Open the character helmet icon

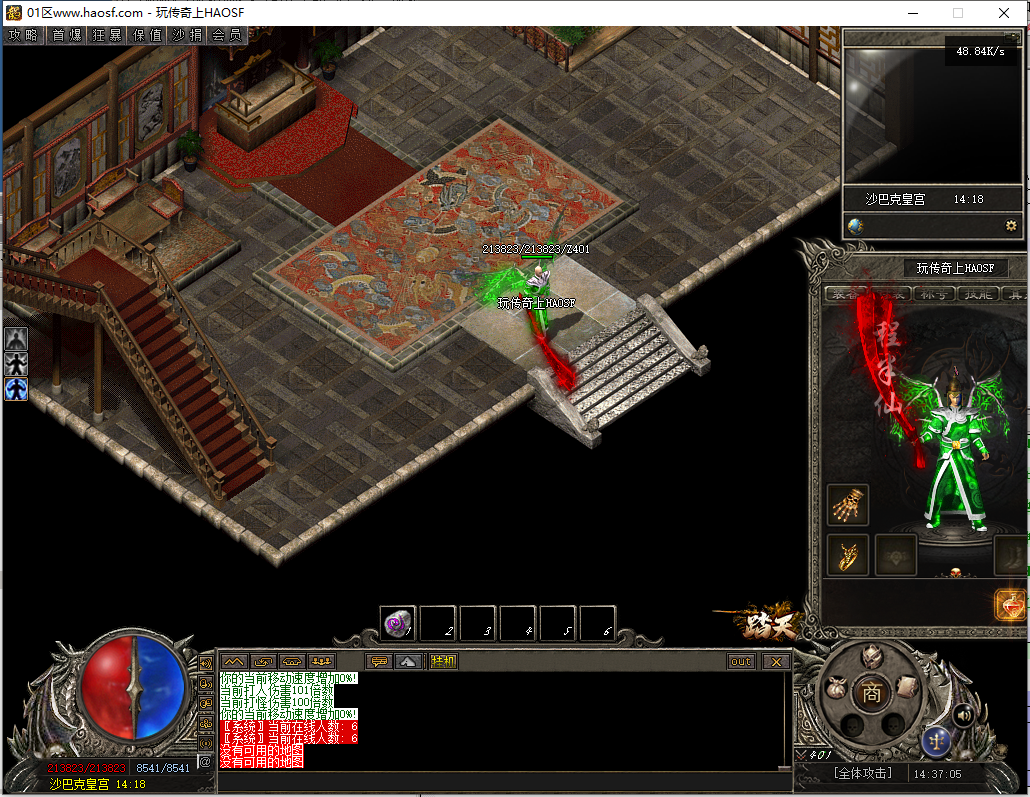[872, 657]
